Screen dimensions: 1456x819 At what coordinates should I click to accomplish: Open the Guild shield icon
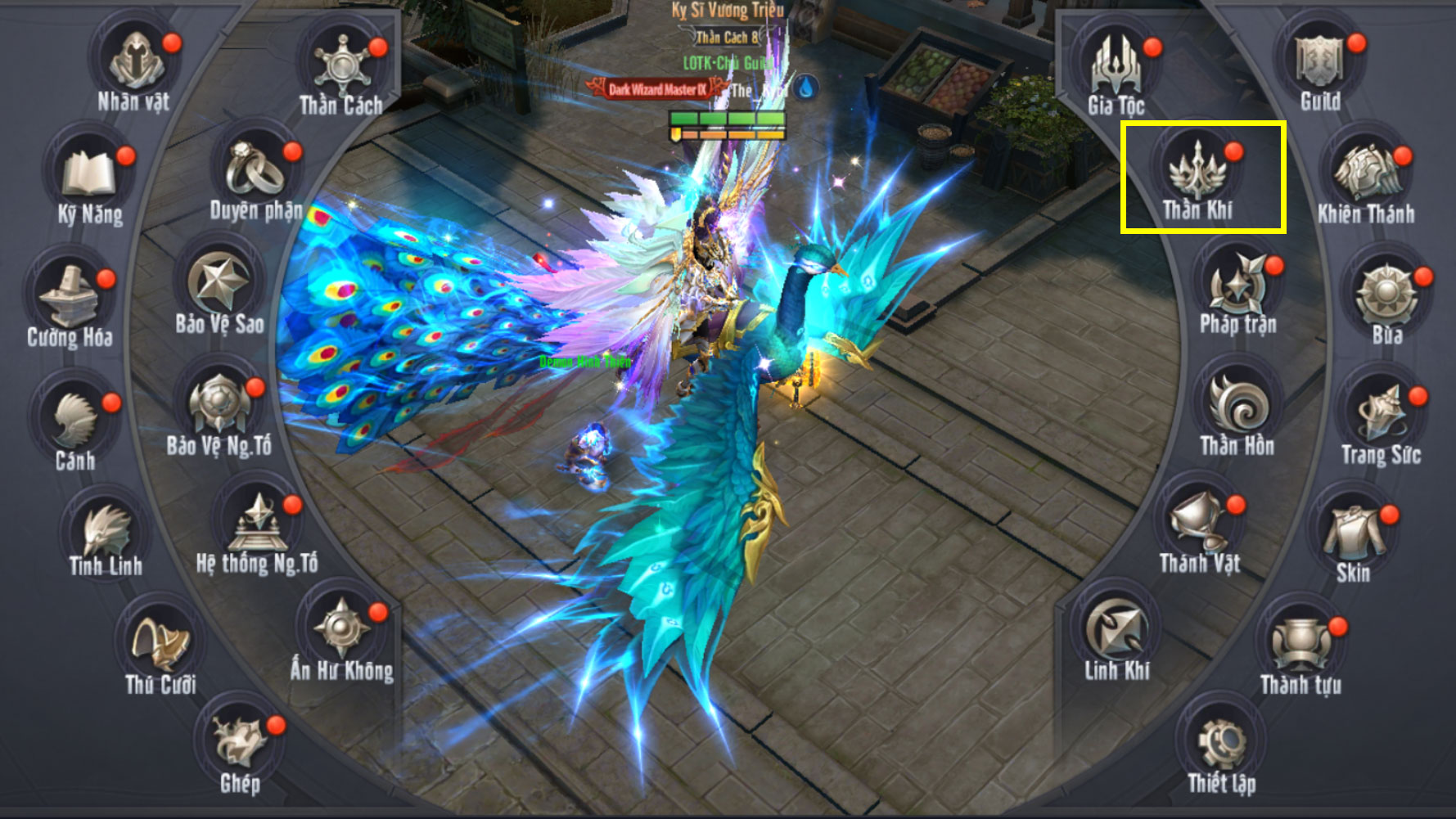coord(1320,62)
